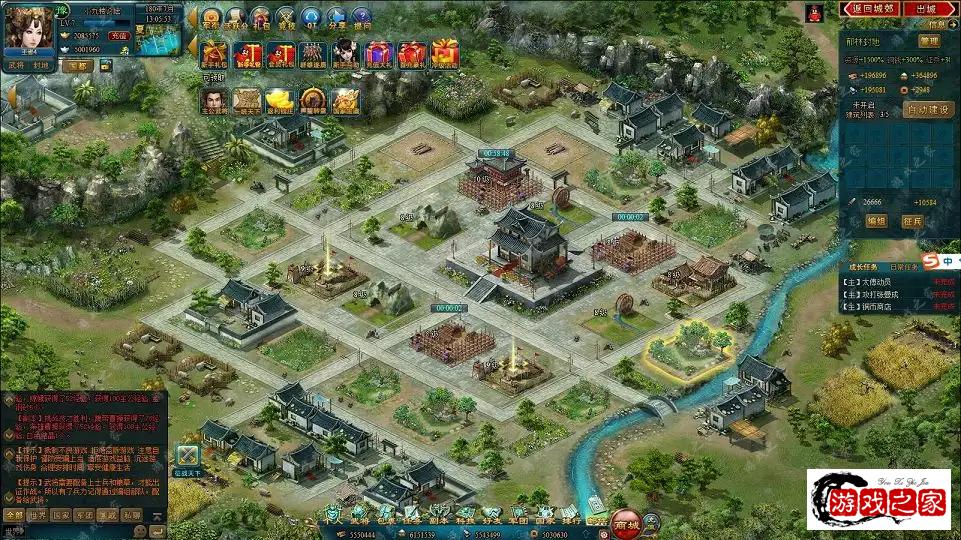Open the red 商城 shop button
Viewport: 961px width, 540px height.
point(626,523)
